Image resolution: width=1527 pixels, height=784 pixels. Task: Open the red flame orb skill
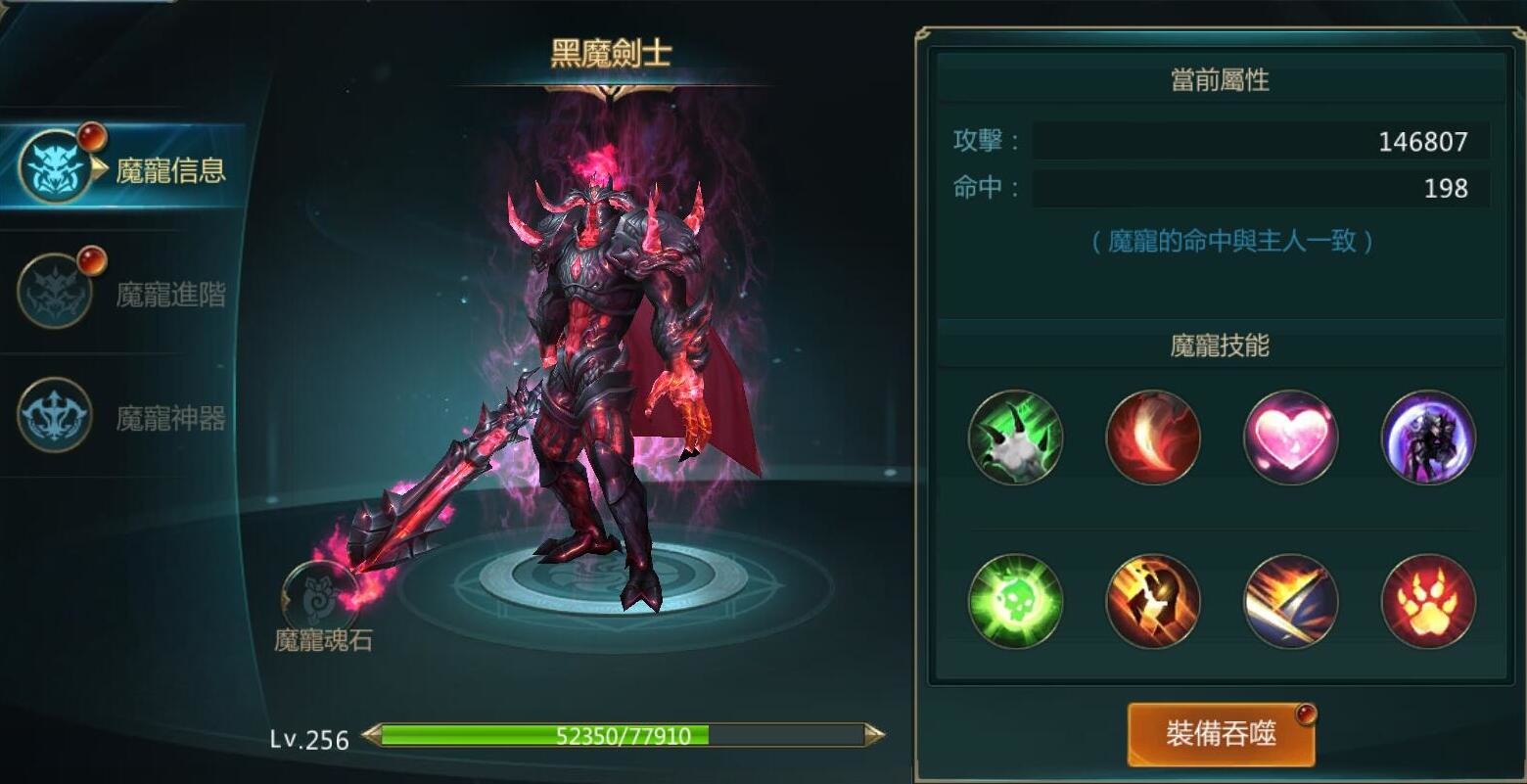pos(1152,438)
